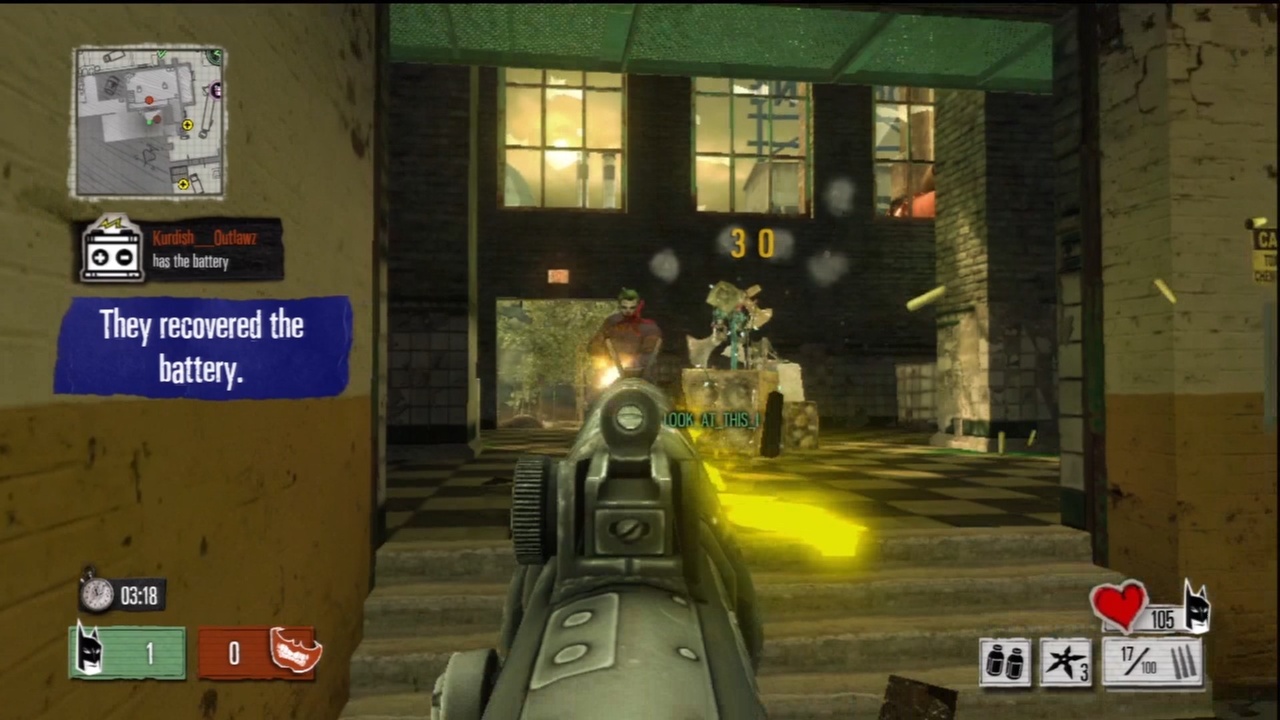Click the shuriken throwing-star weapon icon

click(1065, 660)
